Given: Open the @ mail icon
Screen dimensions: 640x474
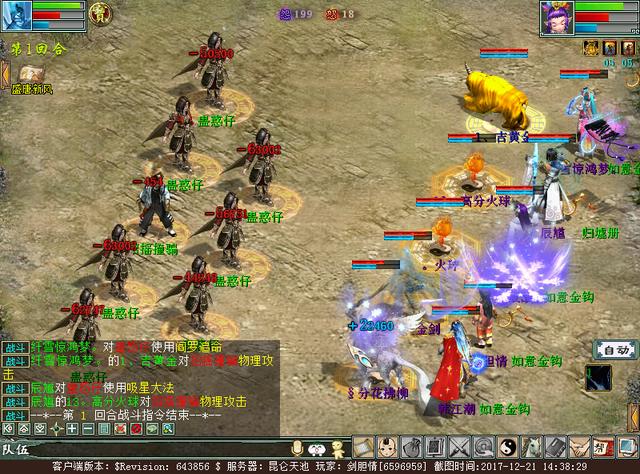Looking at the screenshot, I should click(482, 447).
